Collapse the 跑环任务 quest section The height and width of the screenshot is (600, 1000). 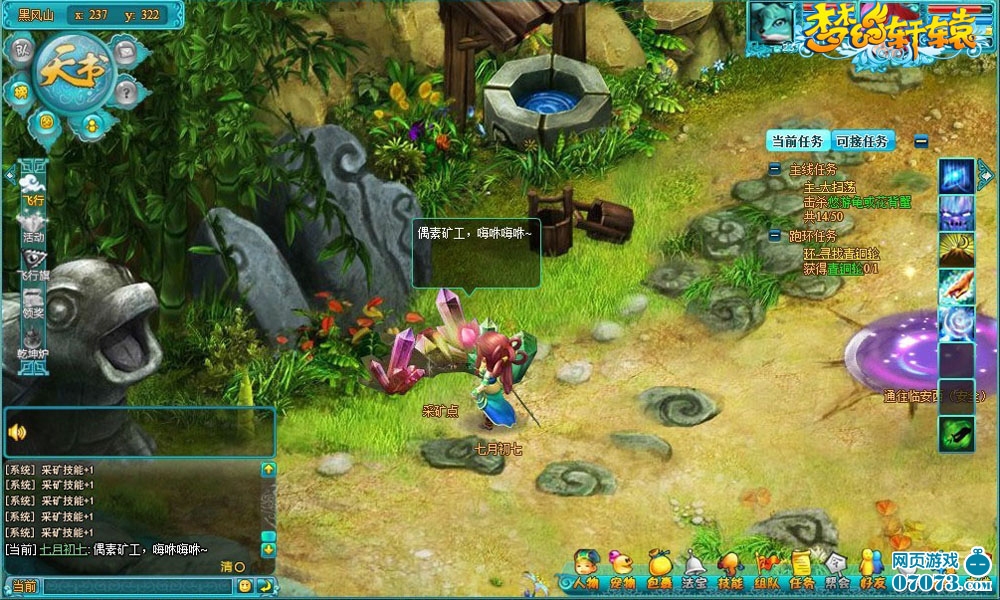(775, 236)
